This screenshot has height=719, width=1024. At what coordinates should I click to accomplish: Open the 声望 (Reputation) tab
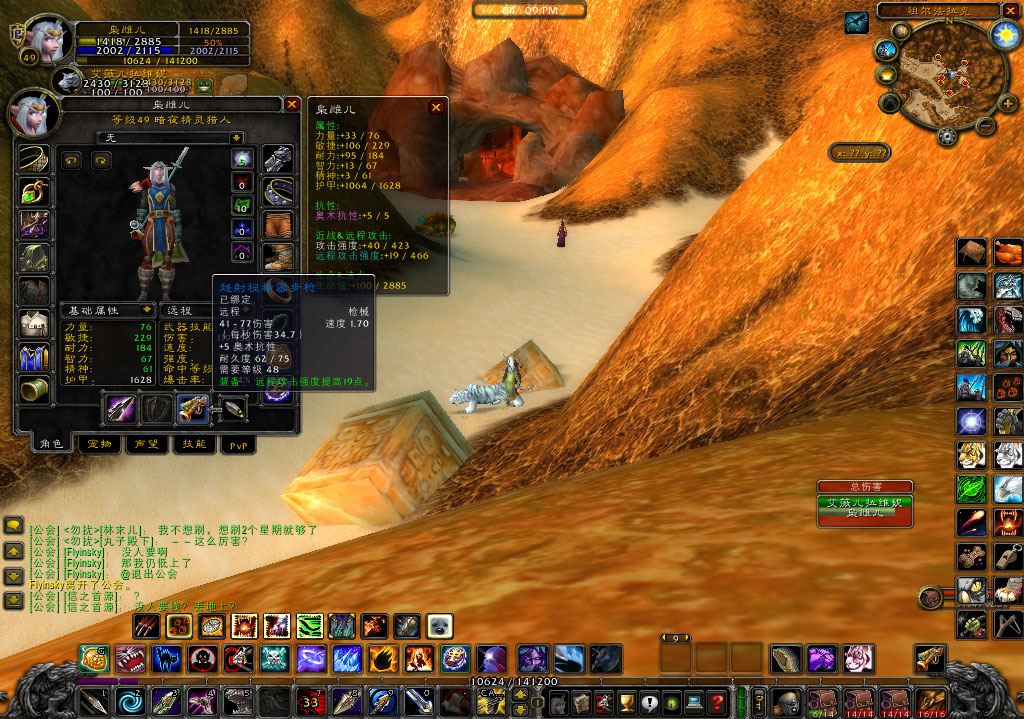[146, 444]
